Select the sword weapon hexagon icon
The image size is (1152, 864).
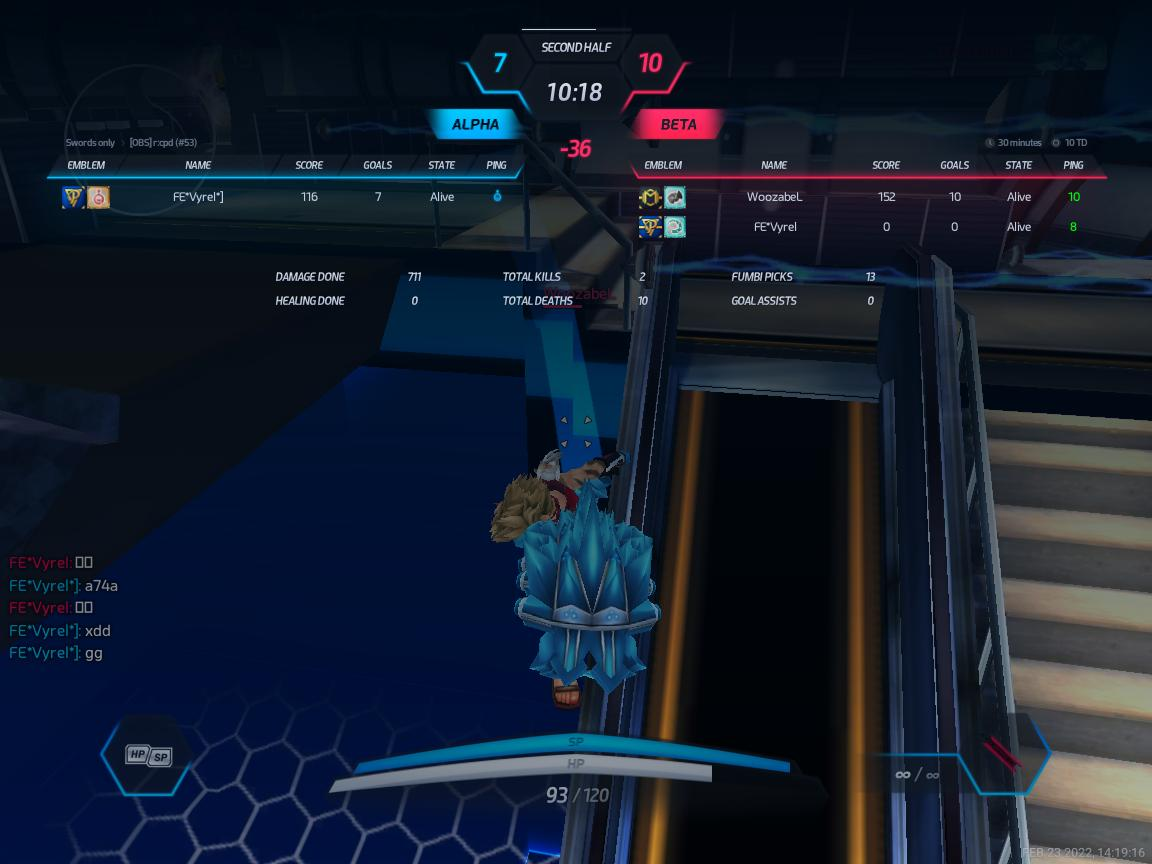1001,754
